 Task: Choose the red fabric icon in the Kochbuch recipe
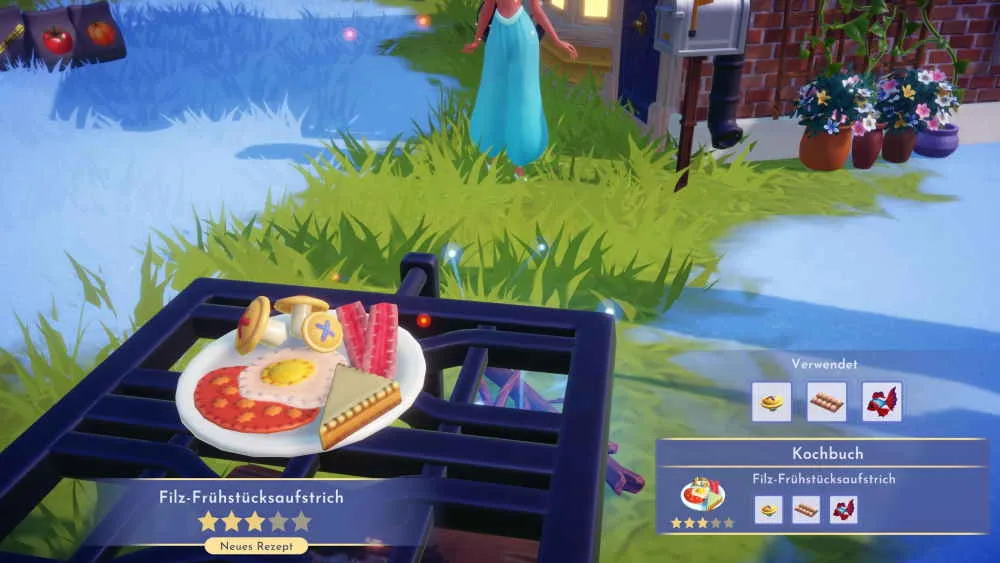pyautogui.click(x=843, y=510)
